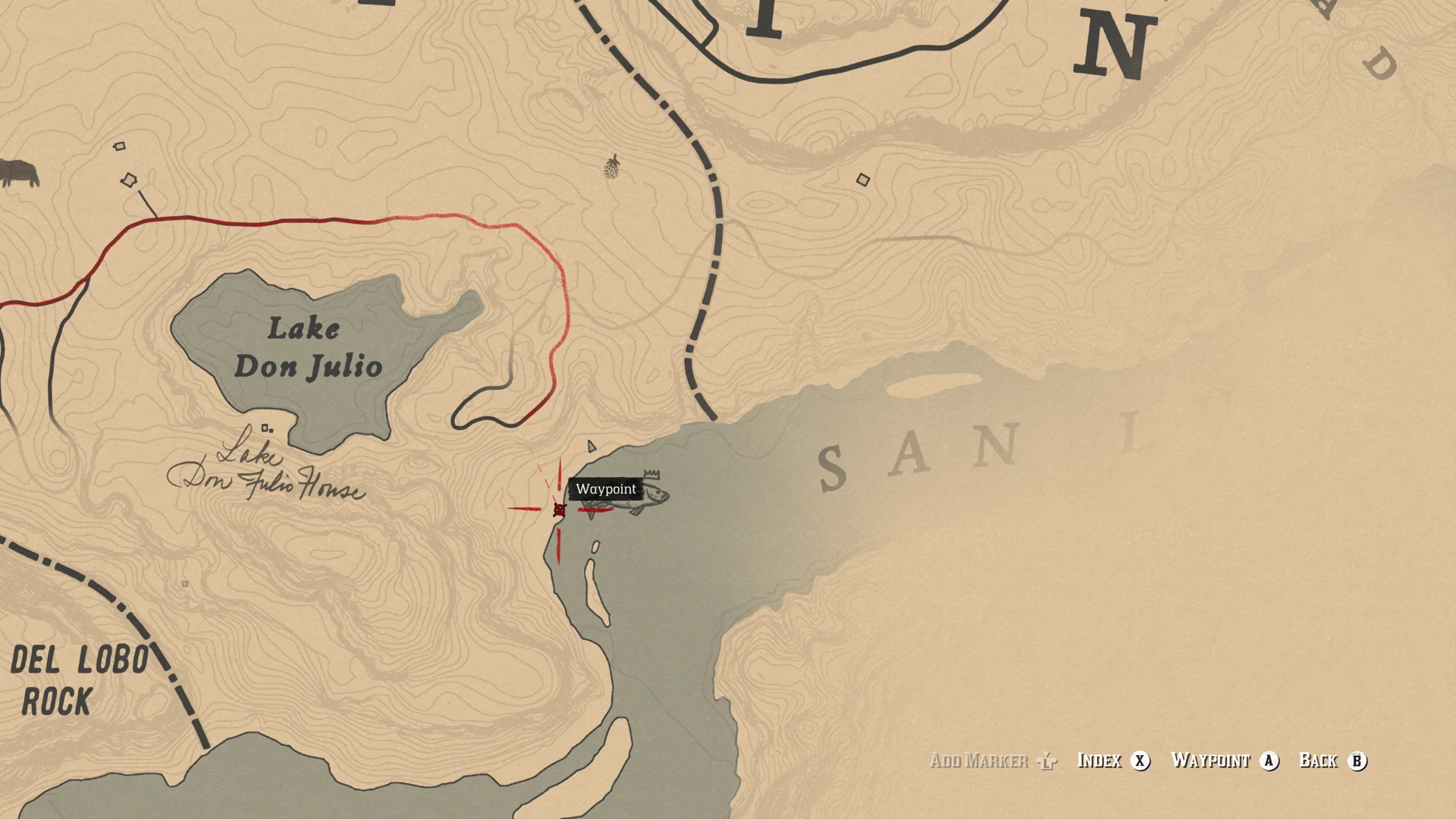Select the small cabin icon near the railroad
This screenshot has height=819, width=1456.
point(862,179)
